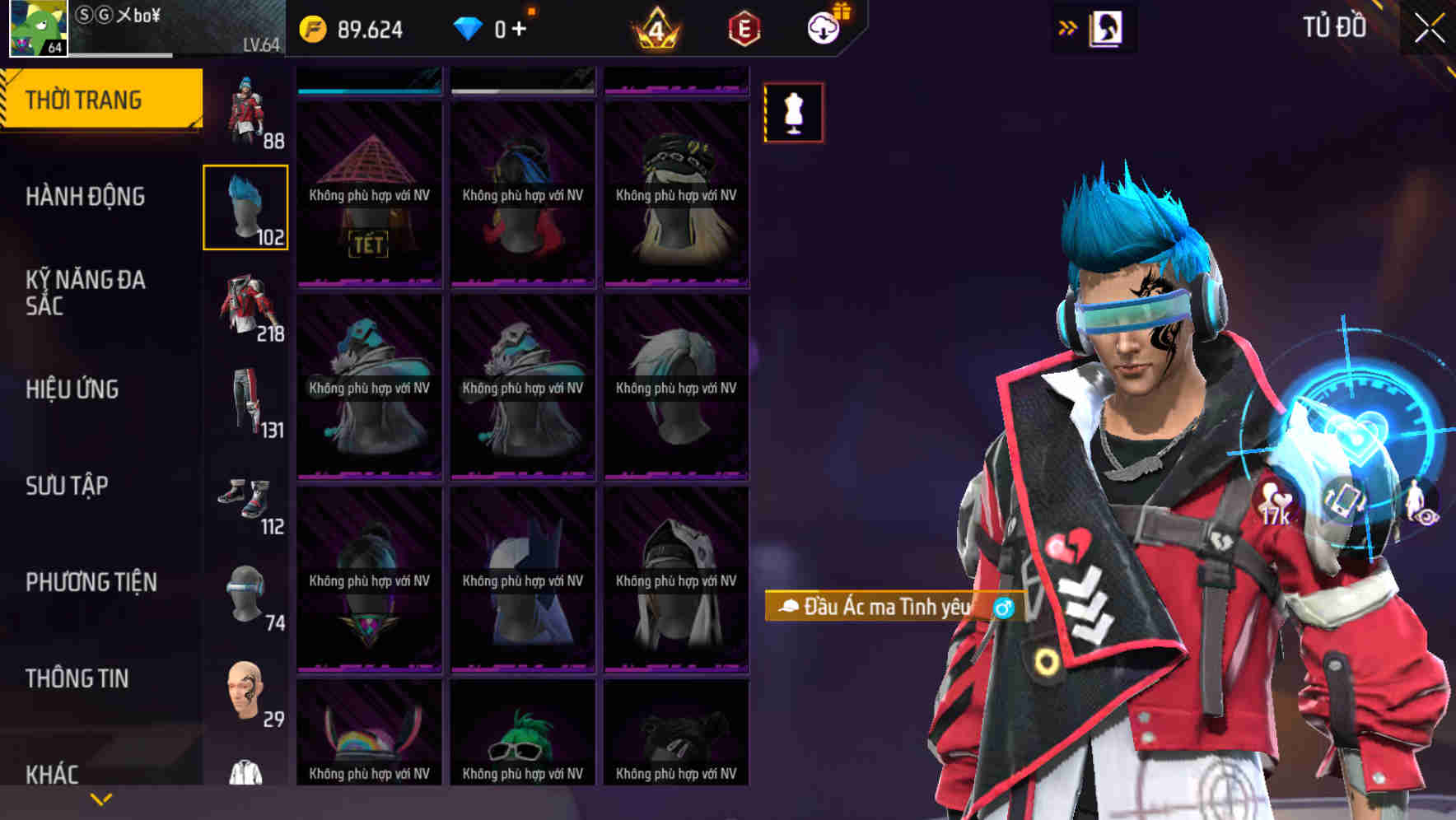Click the red E badge icon
Viewport: 1456px width, 820px height.
tap(742, 27)
